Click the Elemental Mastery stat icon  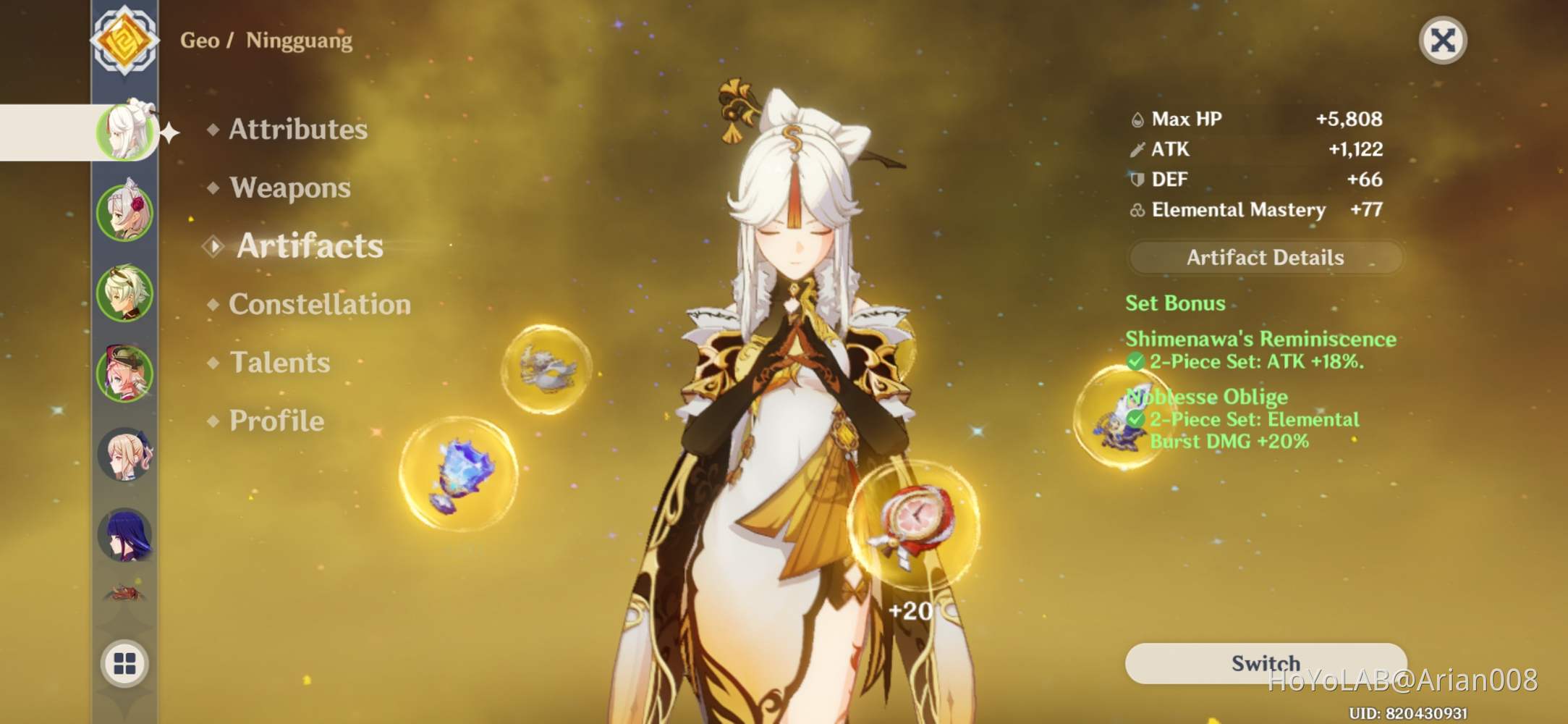click(x=1137, y=210)
